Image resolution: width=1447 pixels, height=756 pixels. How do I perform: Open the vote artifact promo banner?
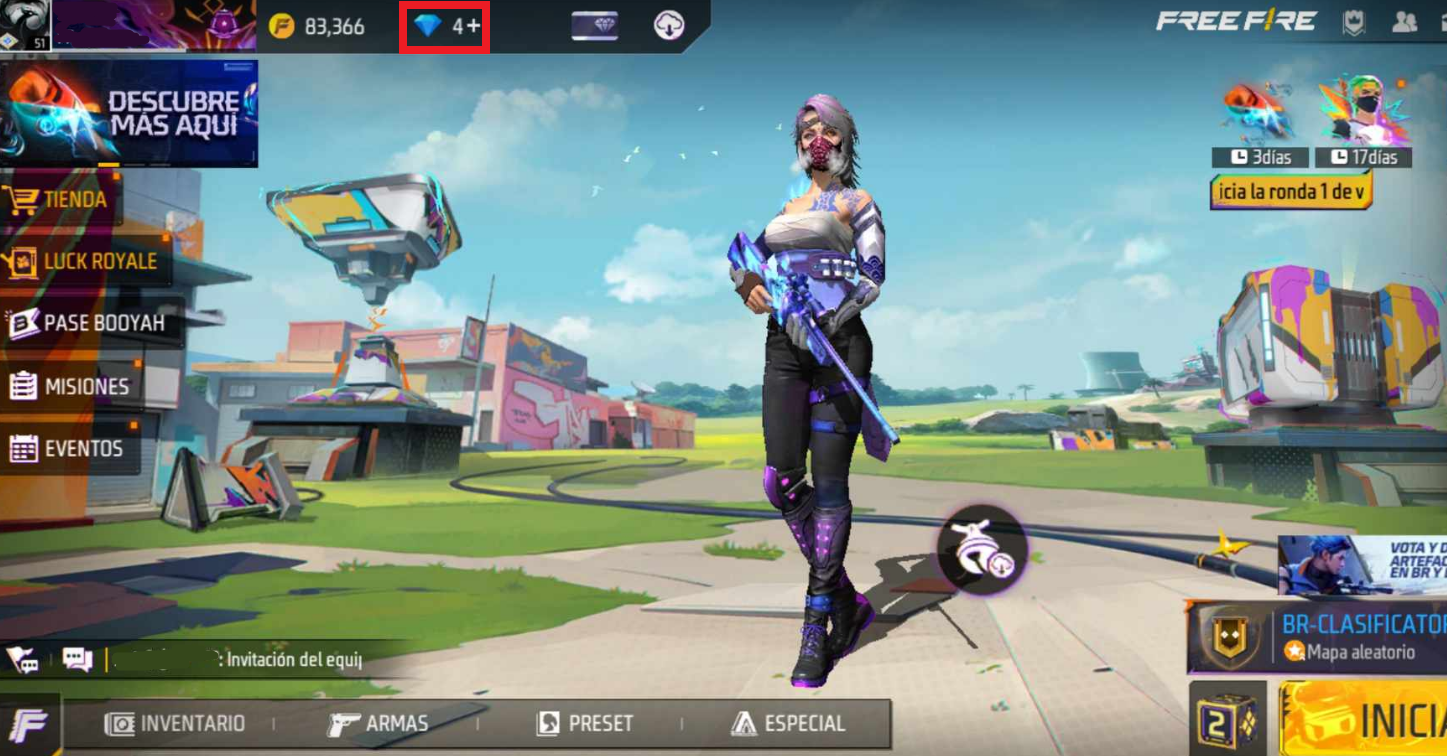coord(1362,566)
